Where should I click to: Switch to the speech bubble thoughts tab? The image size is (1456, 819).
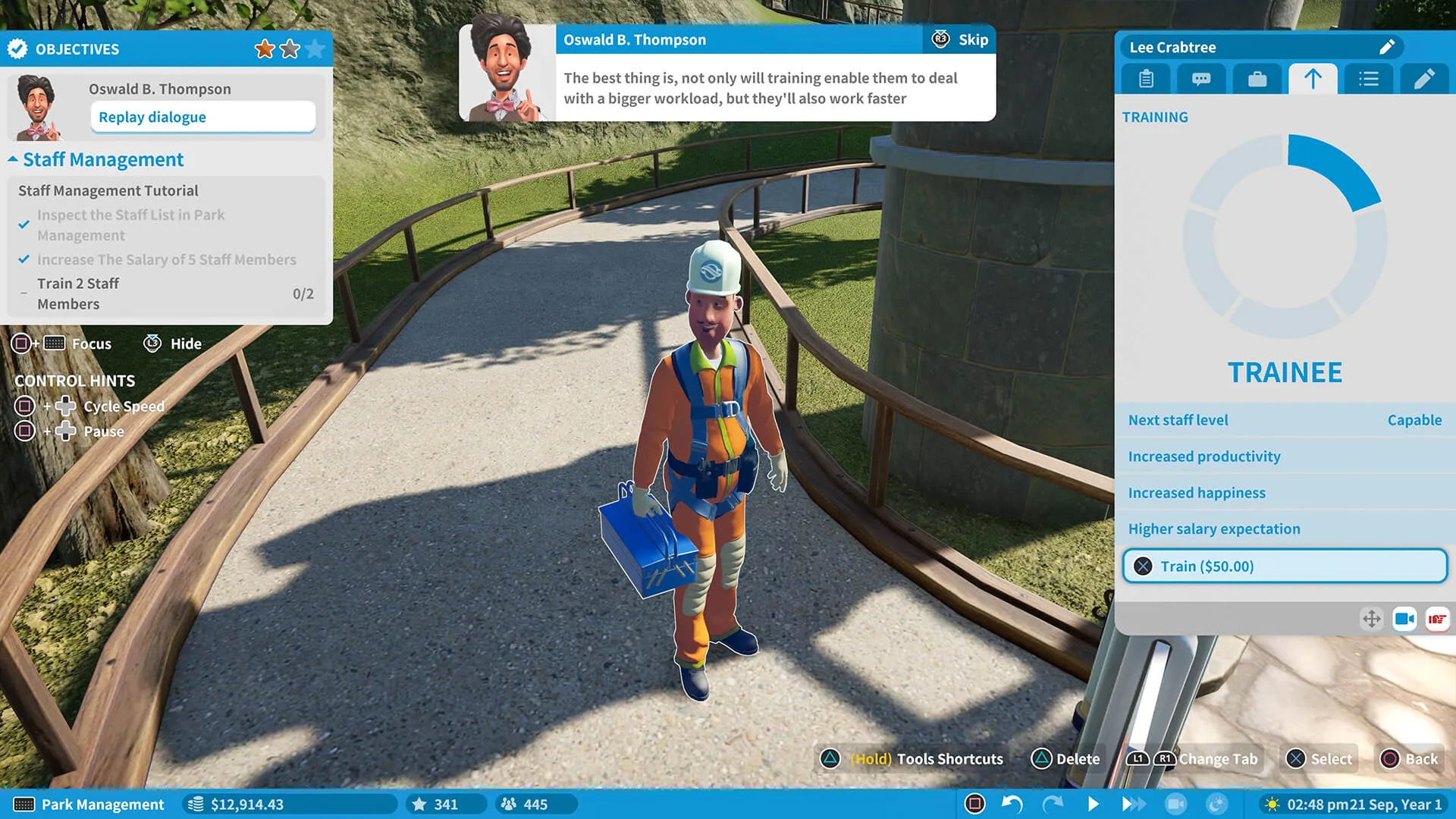1201,79
